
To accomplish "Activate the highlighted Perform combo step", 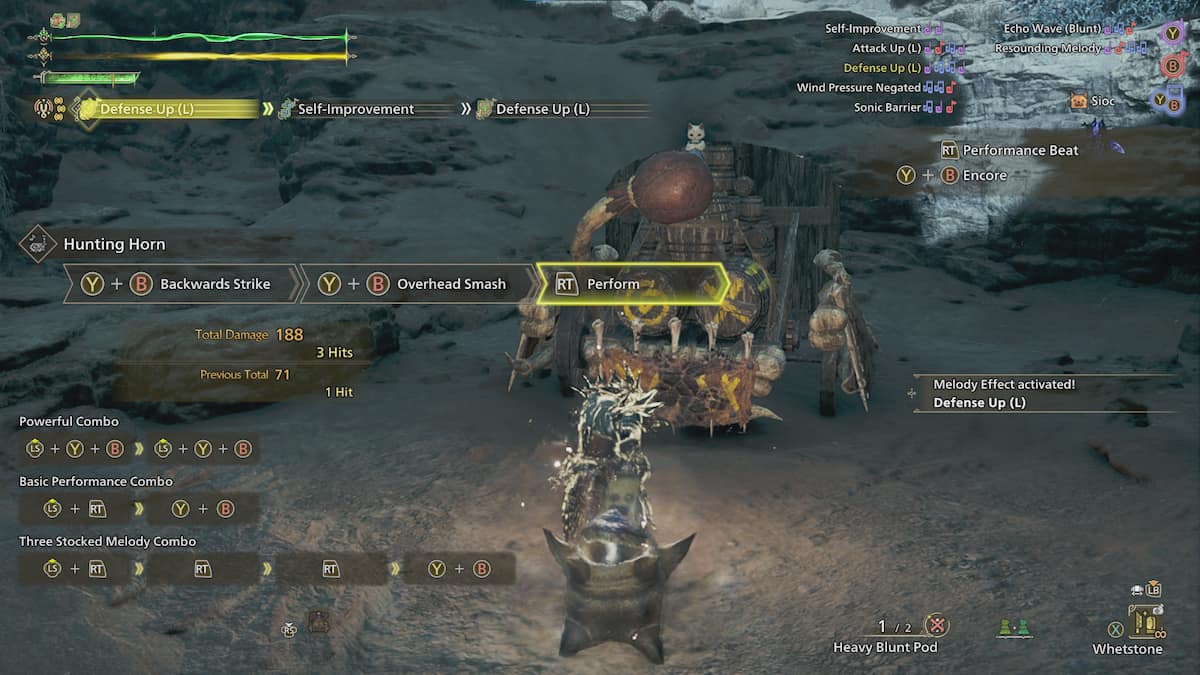I will click(630, 284).
